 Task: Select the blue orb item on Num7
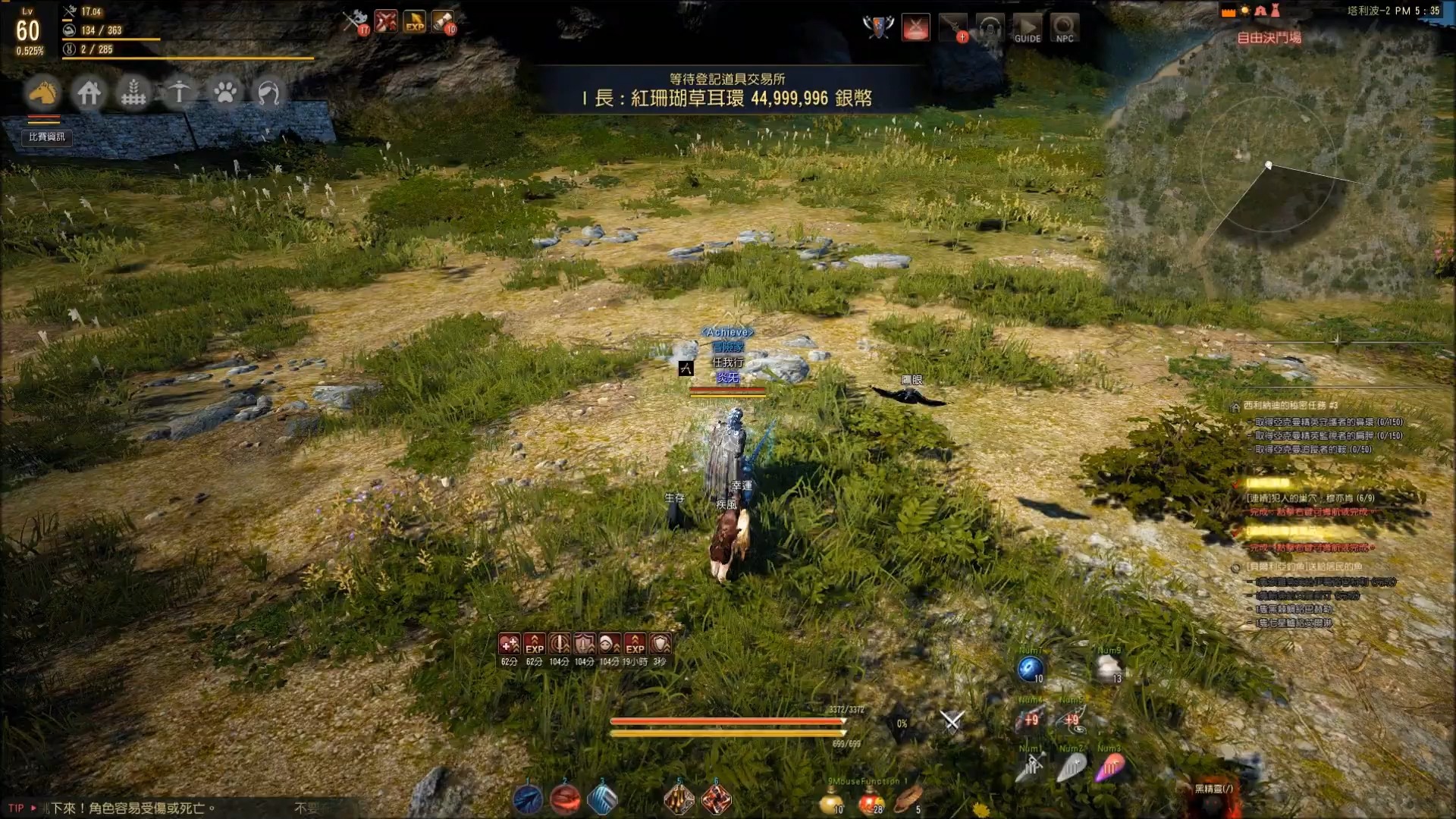click(x=1030, y=669)
